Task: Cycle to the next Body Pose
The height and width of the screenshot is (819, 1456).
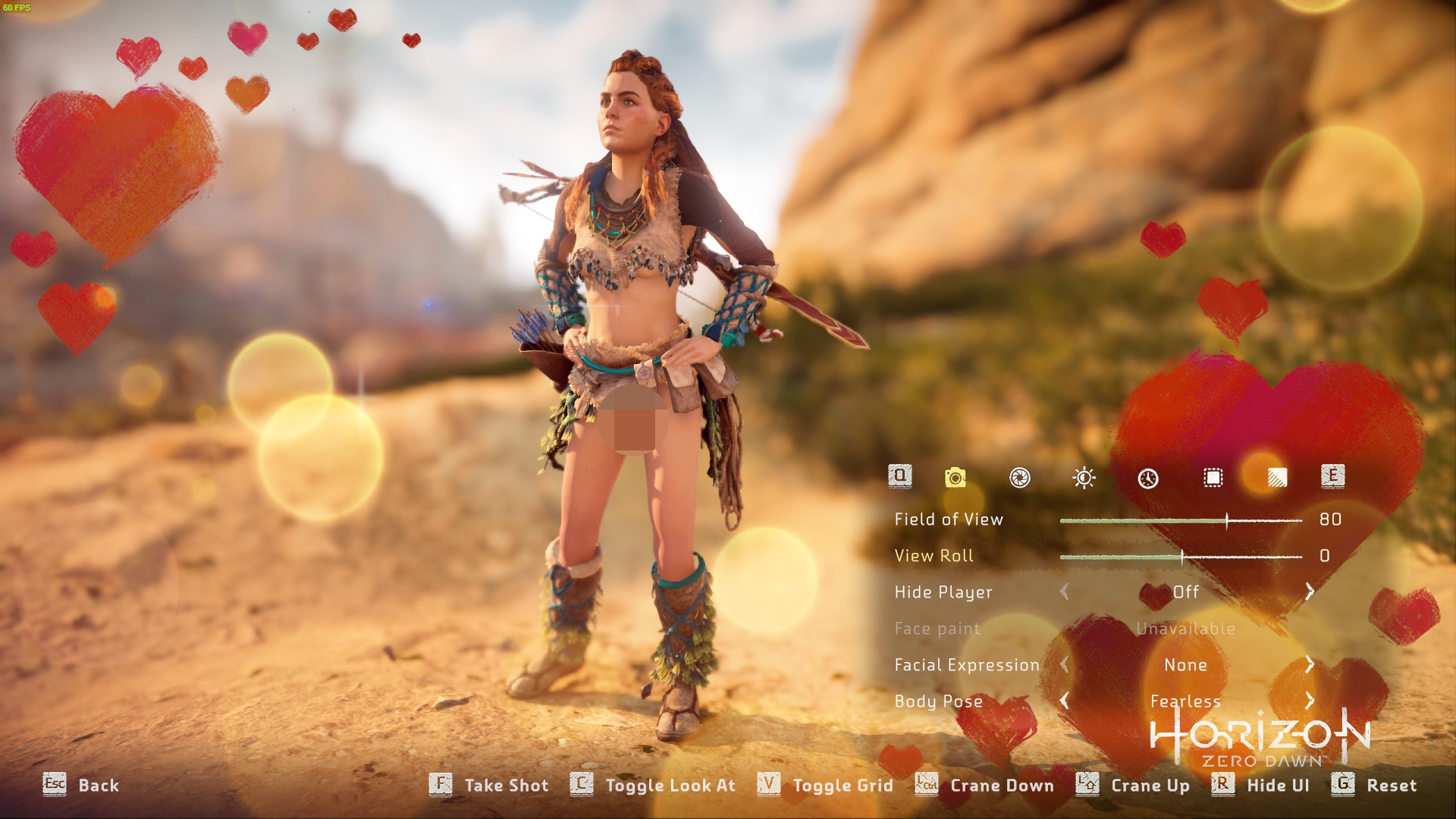Action: (1310, 701)
